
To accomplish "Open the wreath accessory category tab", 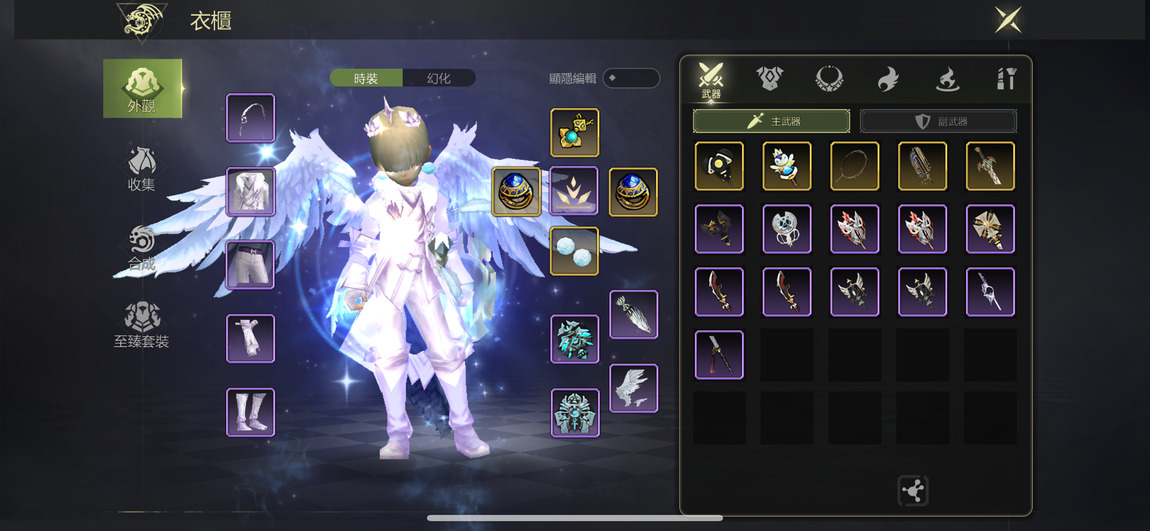I will (829, 78).
